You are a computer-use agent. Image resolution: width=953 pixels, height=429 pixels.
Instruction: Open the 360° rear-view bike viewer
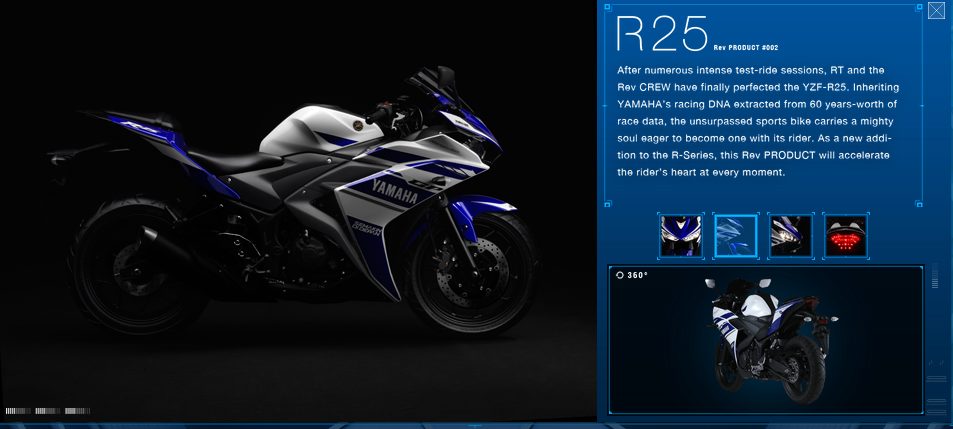pos(765,340)
